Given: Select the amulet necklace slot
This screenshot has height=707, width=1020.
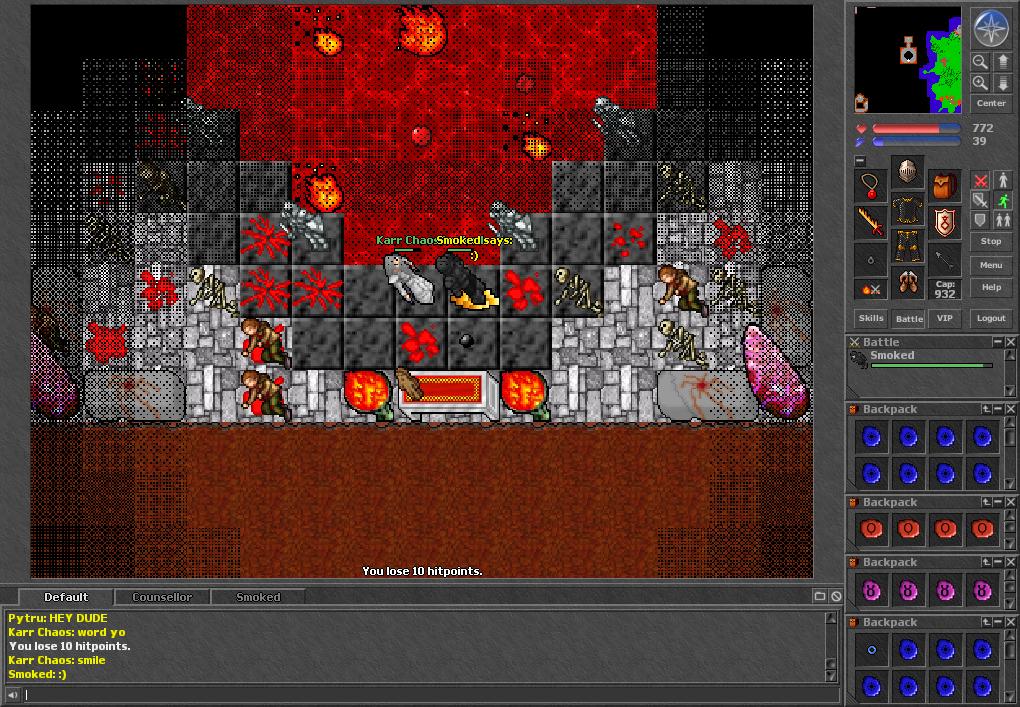Looking at the screenshot, I should [x=872, y=186].
